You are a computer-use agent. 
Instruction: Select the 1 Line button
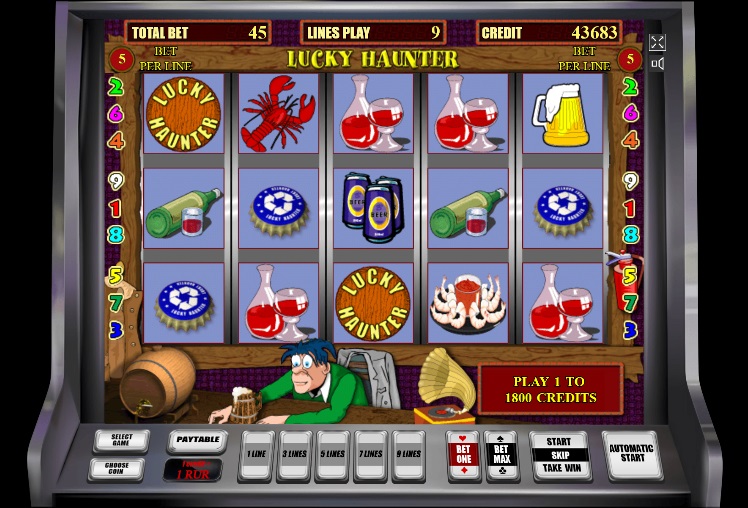(x=258, y=454)
